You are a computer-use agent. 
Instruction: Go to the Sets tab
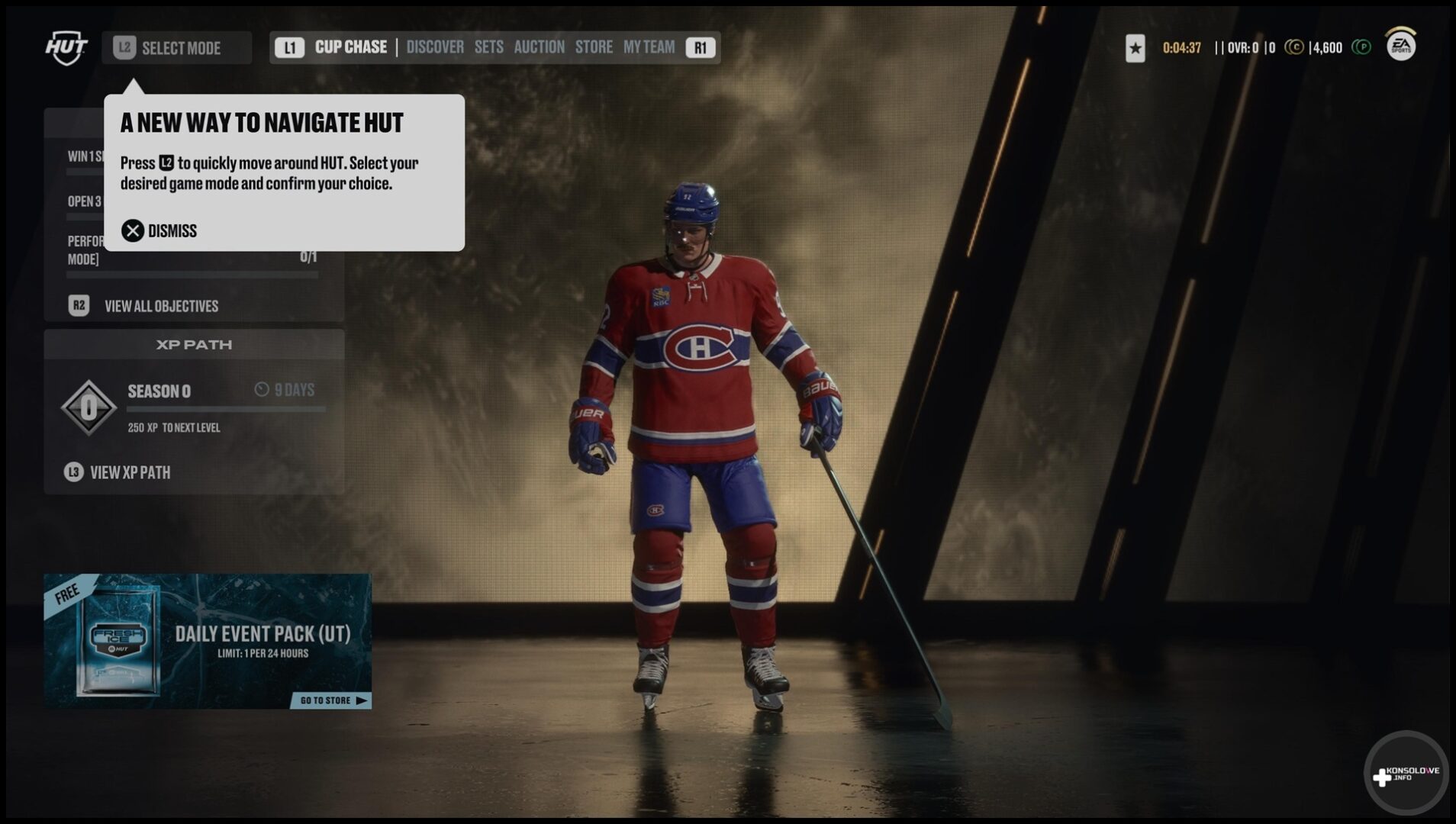488,47
